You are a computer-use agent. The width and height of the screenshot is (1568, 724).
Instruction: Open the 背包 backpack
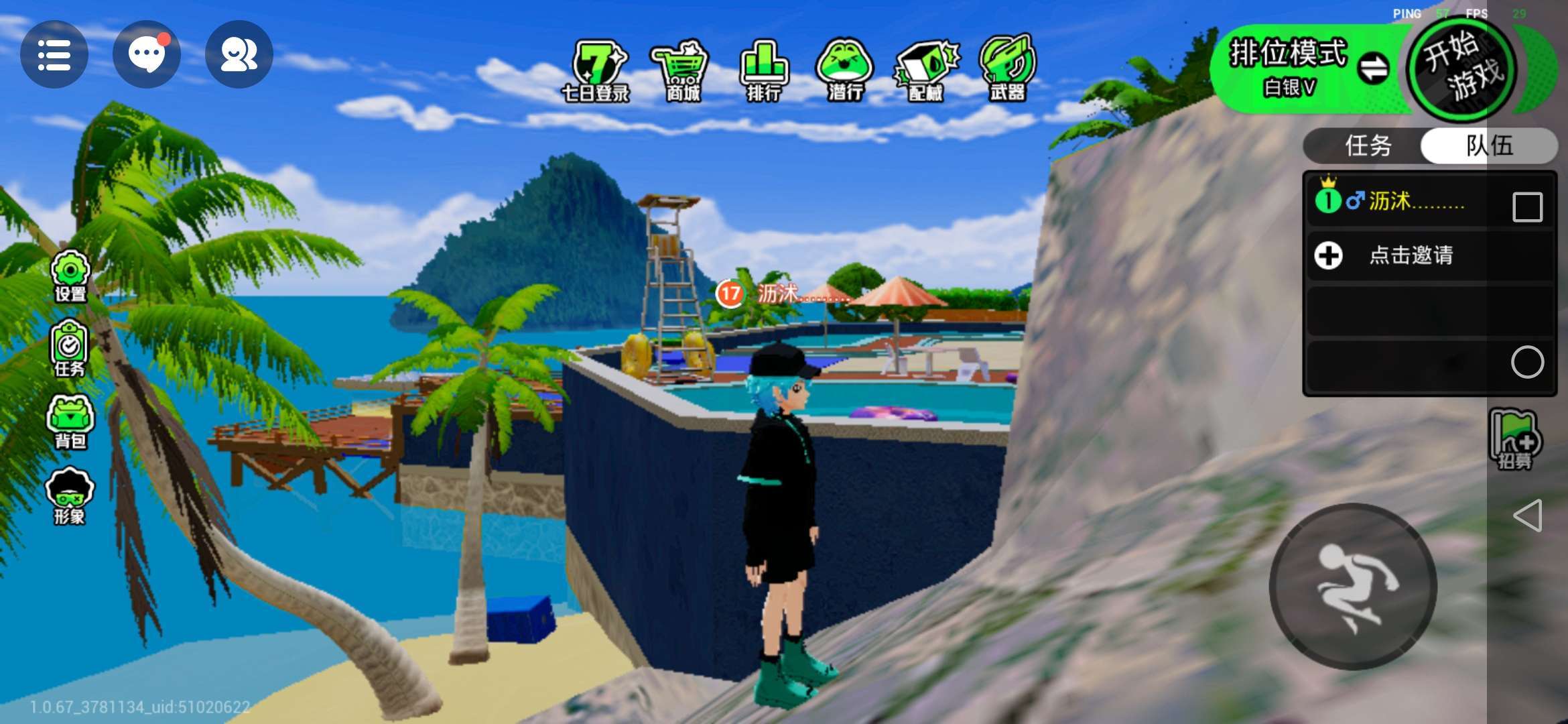(70, 422)
